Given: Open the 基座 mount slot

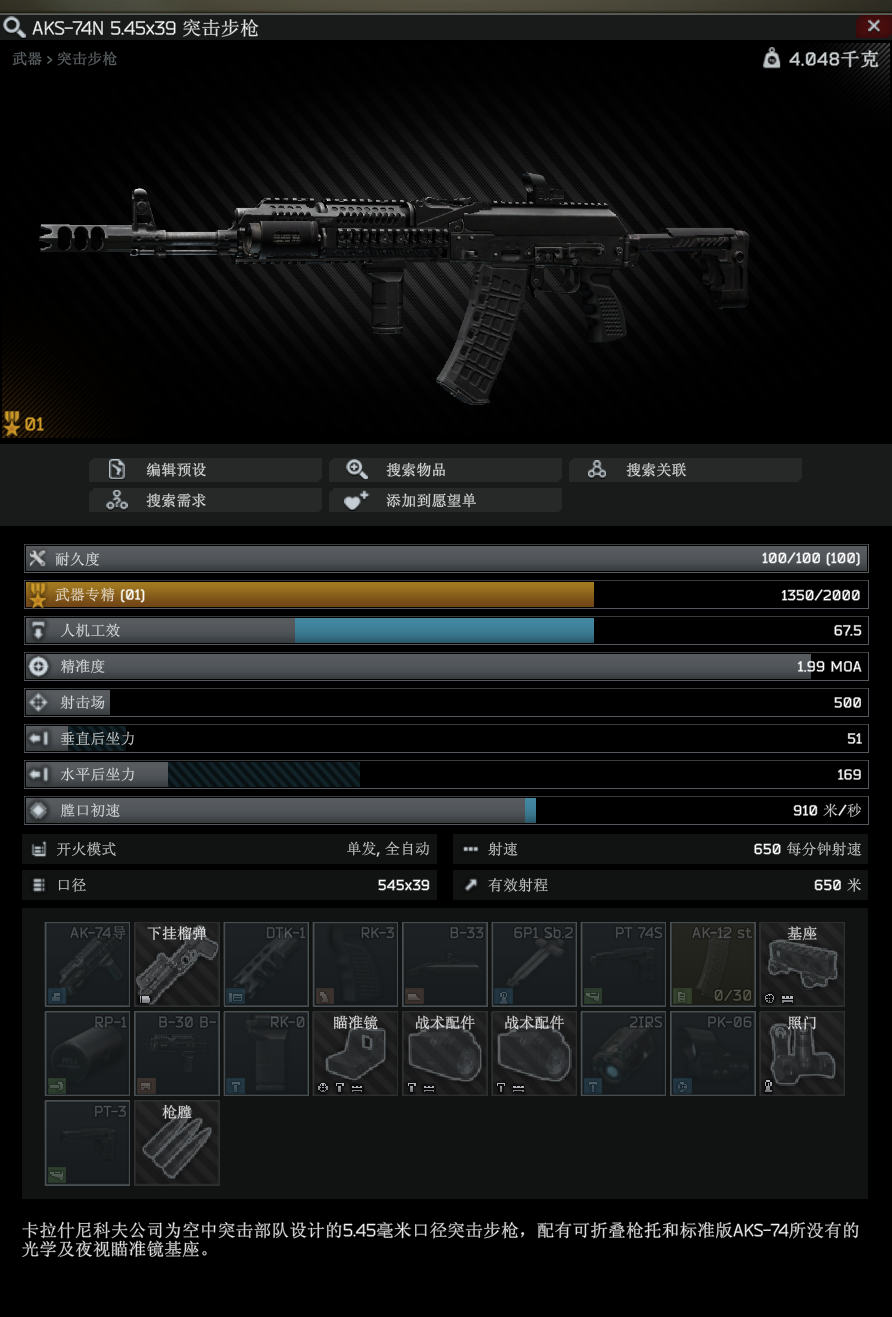Looking at the screenshot, I should tap(802, 964).
